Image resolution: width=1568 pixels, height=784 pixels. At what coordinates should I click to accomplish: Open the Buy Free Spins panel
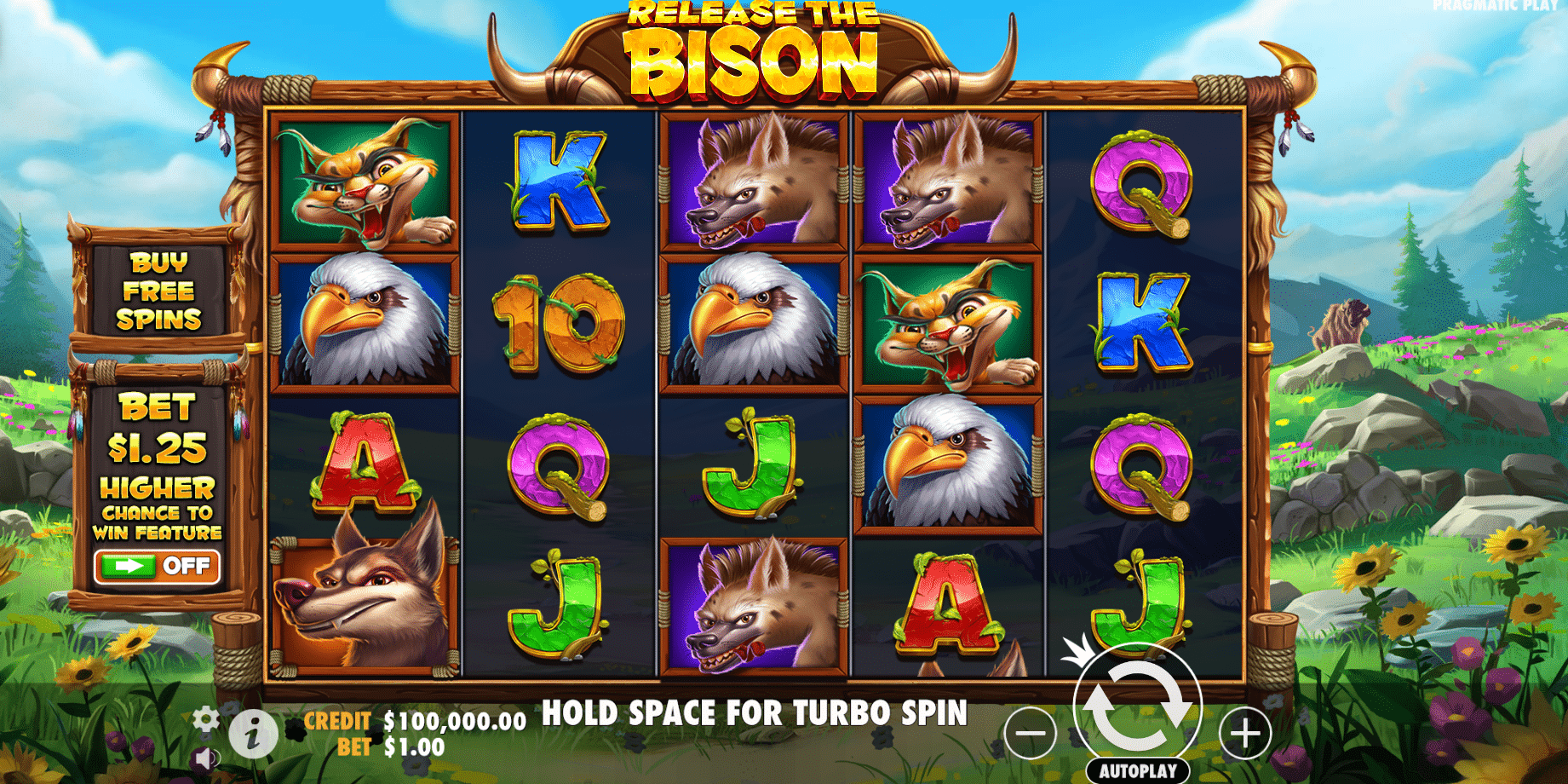tap(158, 291)
